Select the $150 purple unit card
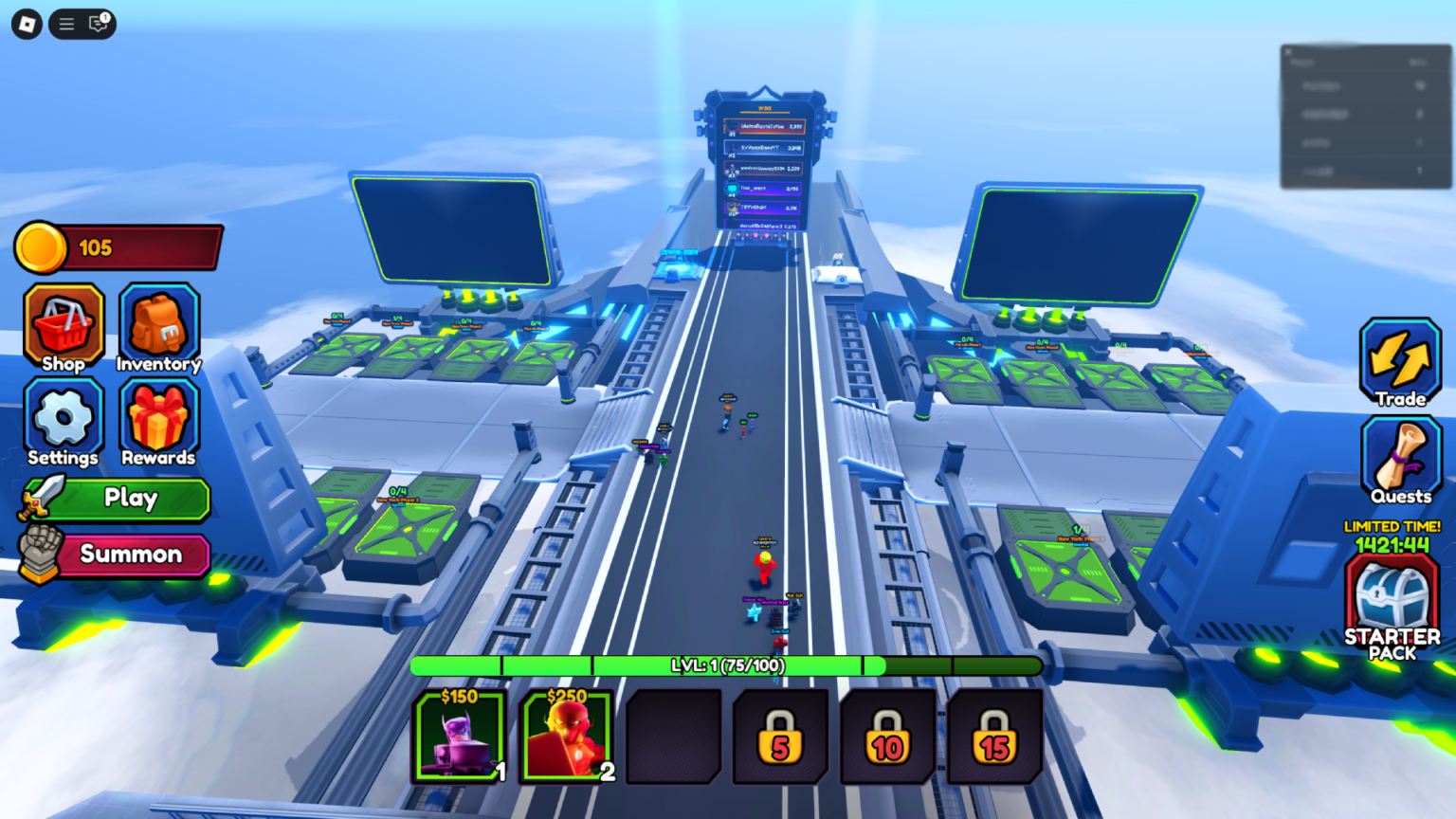Viewport: 1456px width, 819px height. coord(459,736)
